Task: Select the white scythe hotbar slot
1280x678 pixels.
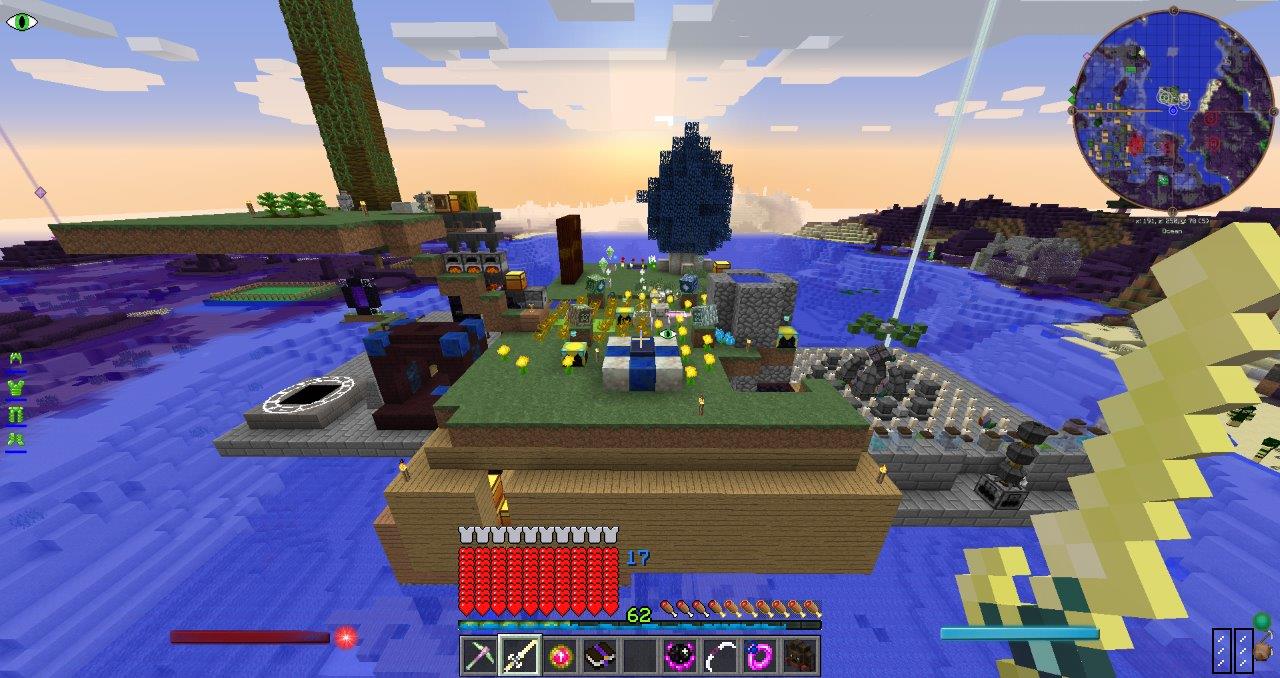Action: [x=721, y=655]
